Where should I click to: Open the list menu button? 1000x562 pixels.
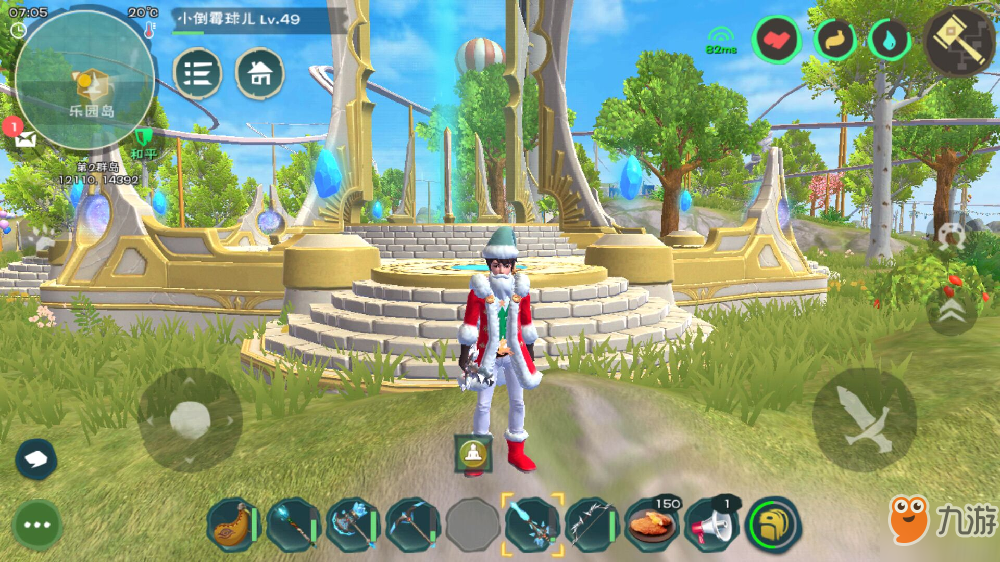198,73
